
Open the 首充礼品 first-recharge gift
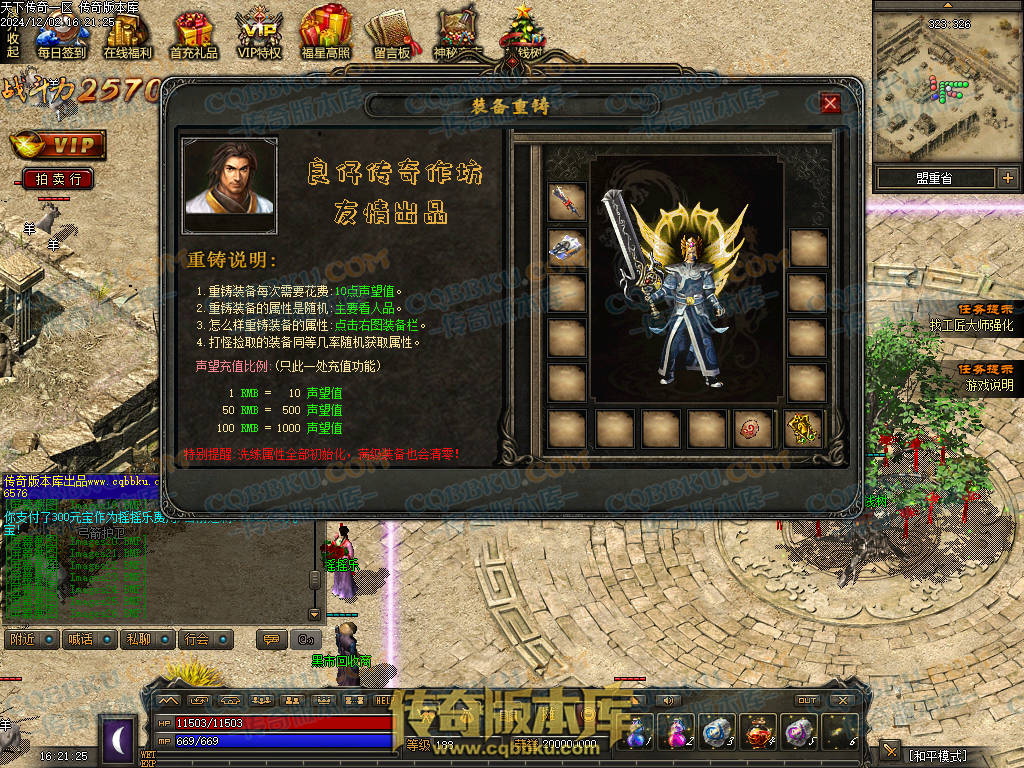pyautogui.click(x=193, y=36)
